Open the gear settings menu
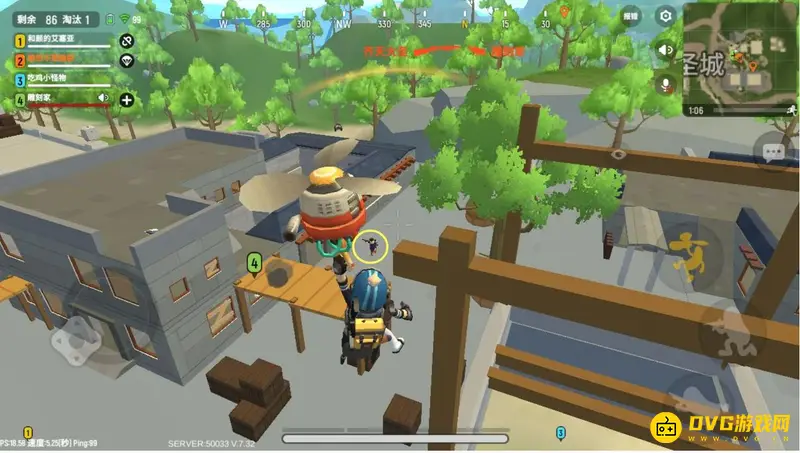 pos(665,16)
